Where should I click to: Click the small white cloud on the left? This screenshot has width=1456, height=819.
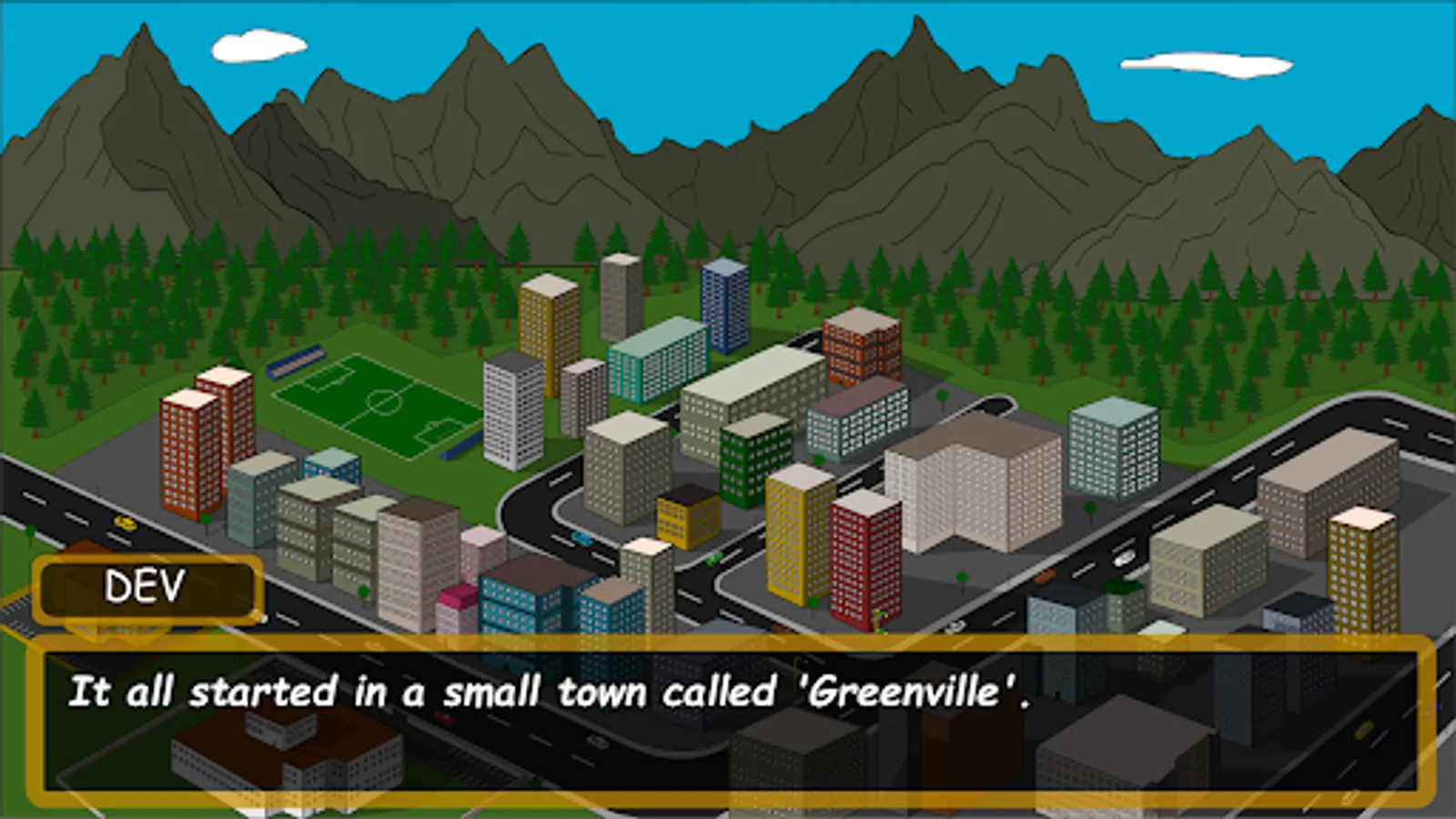tap(258, 44)
